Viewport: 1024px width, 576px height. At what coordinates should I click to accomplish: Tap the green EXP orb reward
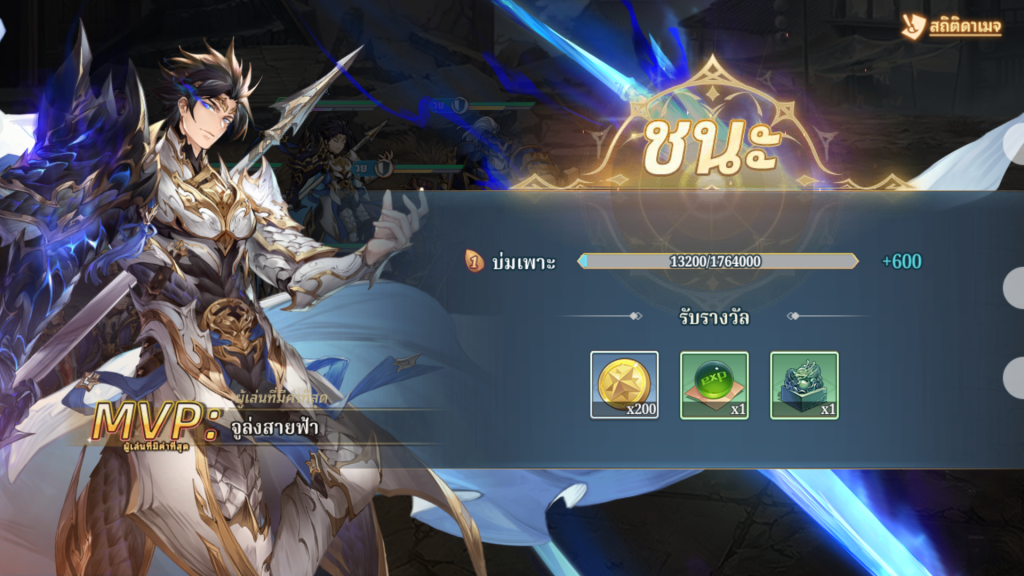714,385
